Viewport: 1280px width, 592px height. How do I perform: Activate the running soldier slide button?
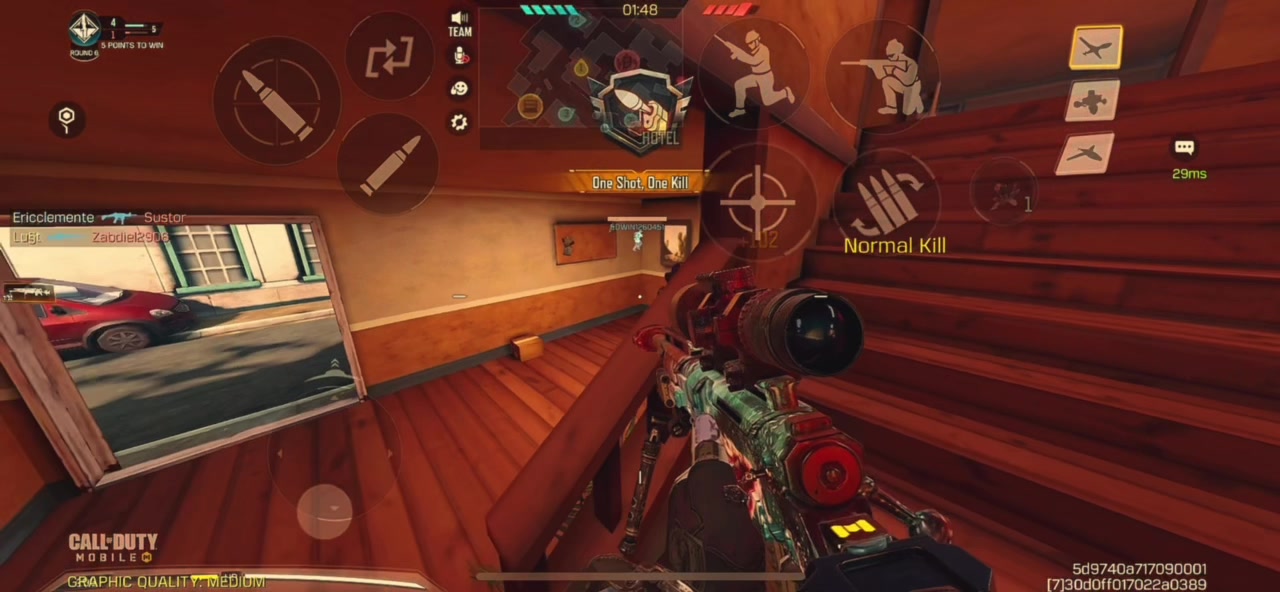click(x=753, y=73)
